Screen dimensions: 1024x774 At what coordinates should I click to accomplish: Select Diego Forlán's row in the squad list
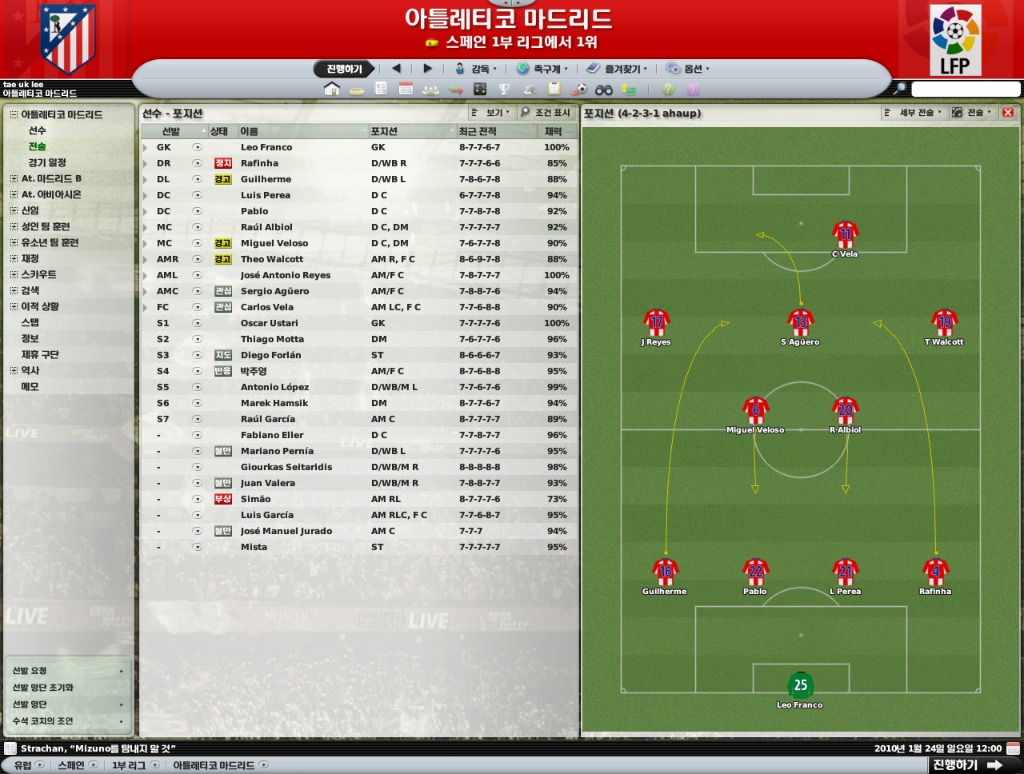click(271, 355)
